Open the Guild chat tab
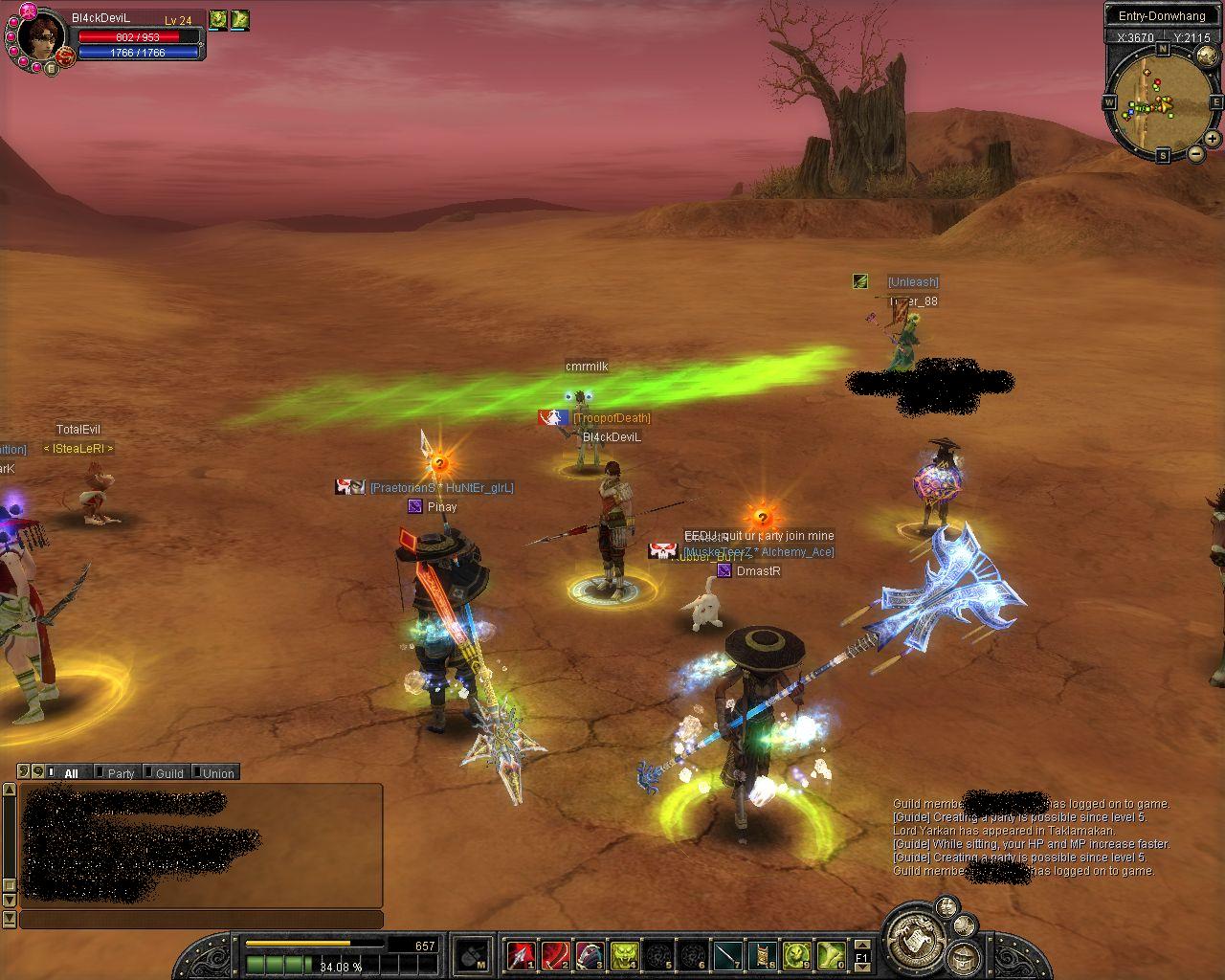The width and height of the screenshot is (1225, 980). 168,773
